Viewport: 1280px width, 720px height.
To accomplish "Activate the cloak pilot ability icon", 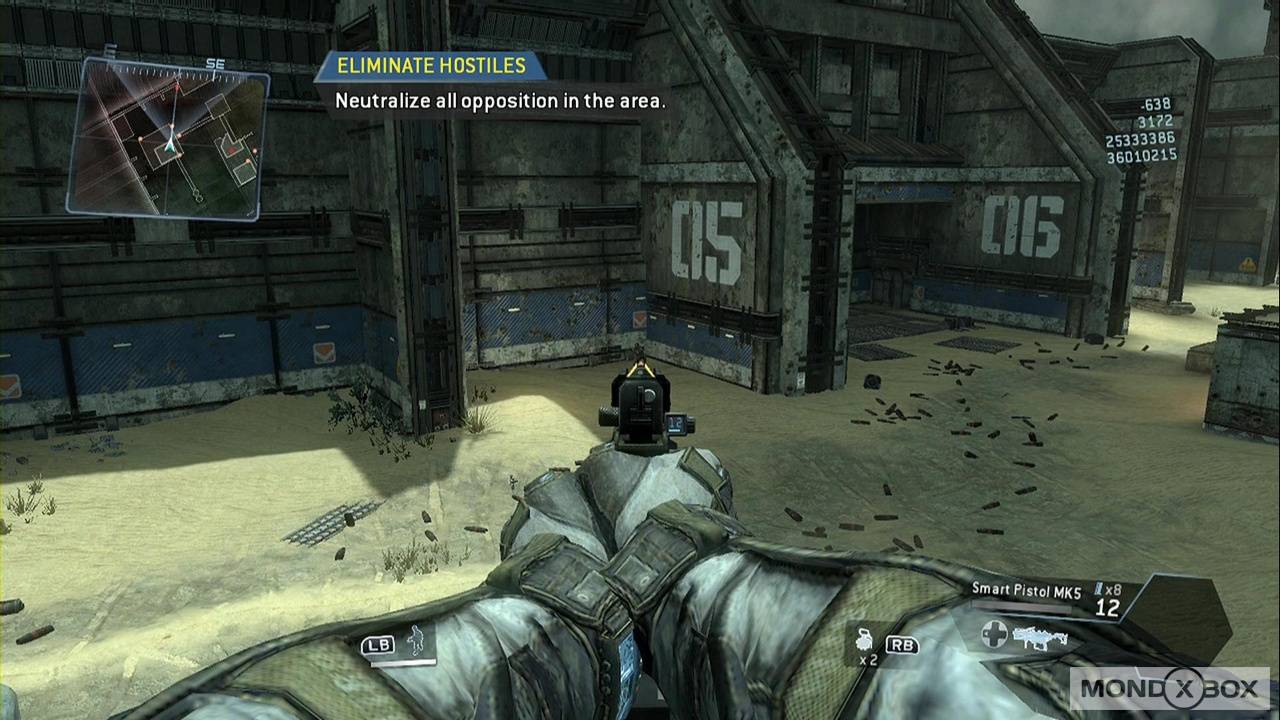I will point(415,640).
